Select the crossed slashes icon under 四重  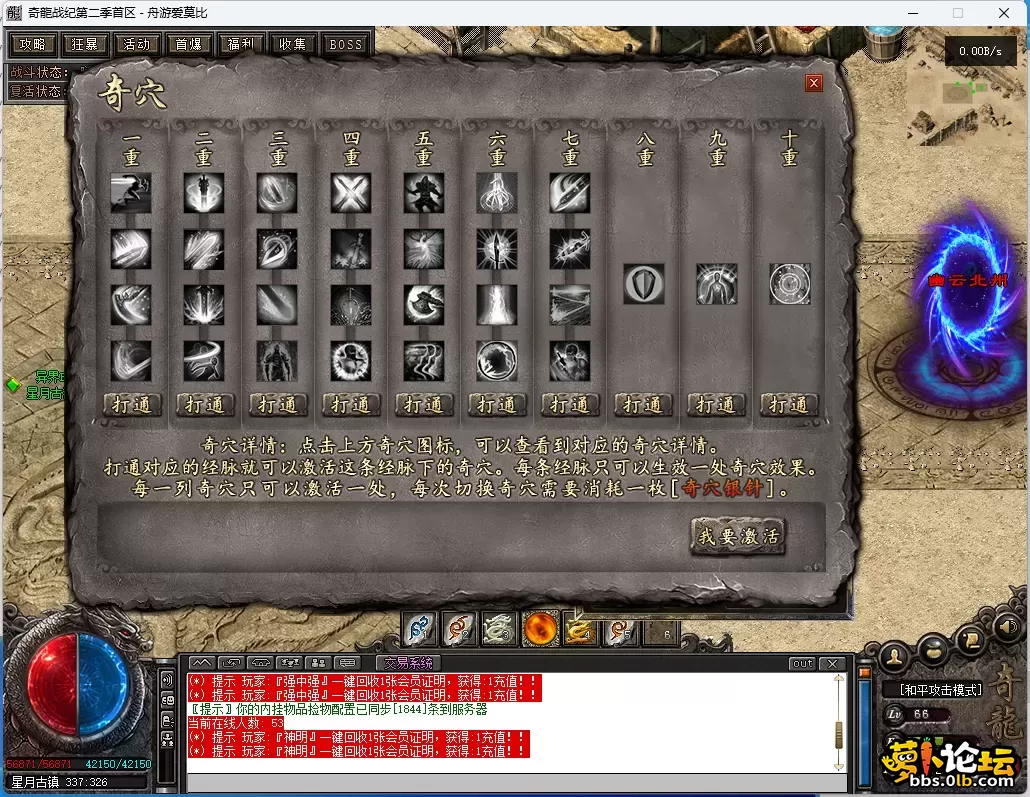351,193
